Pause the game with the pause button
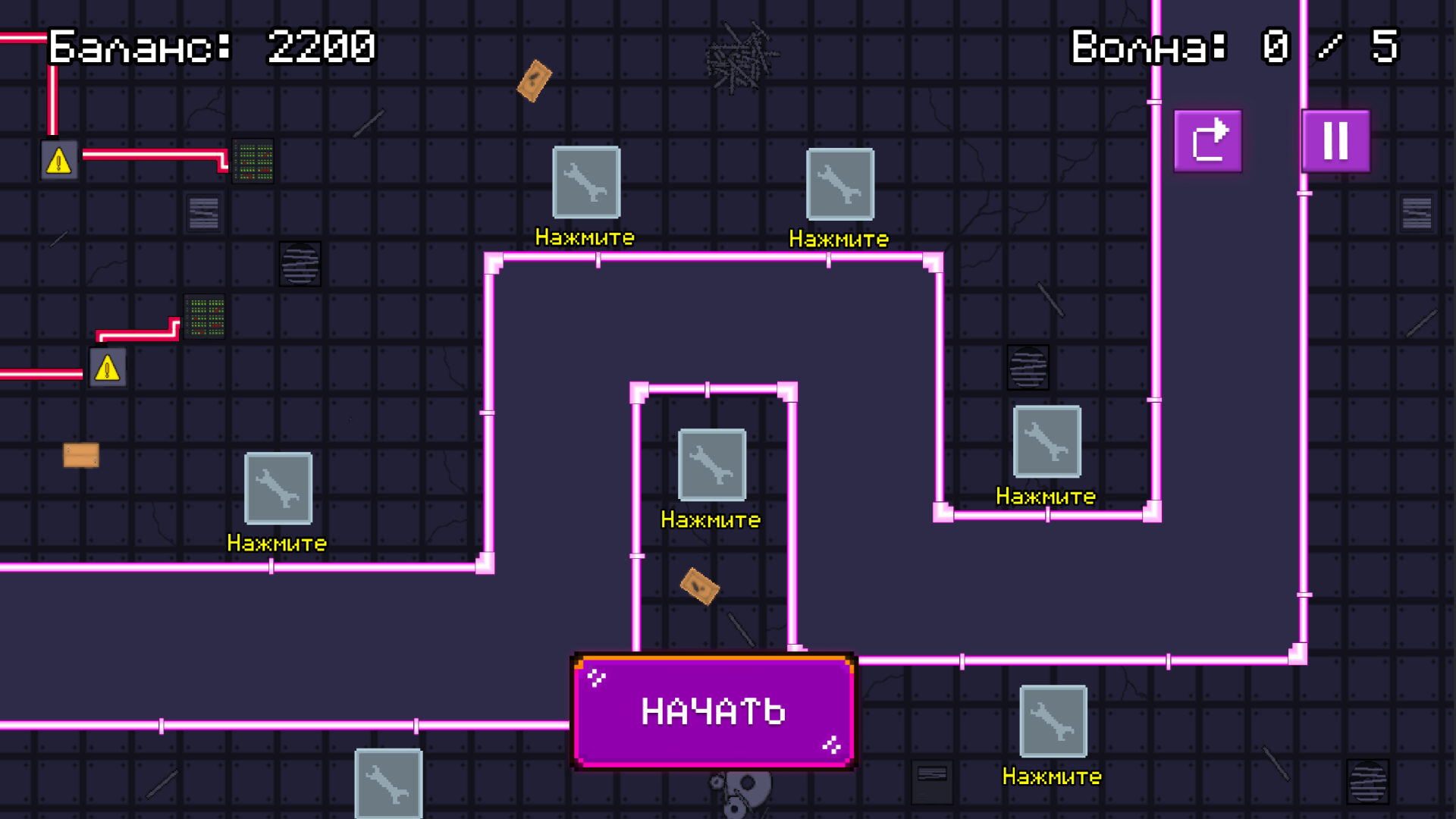Viewport: 1456px width, 819px height. [1335, 141]
